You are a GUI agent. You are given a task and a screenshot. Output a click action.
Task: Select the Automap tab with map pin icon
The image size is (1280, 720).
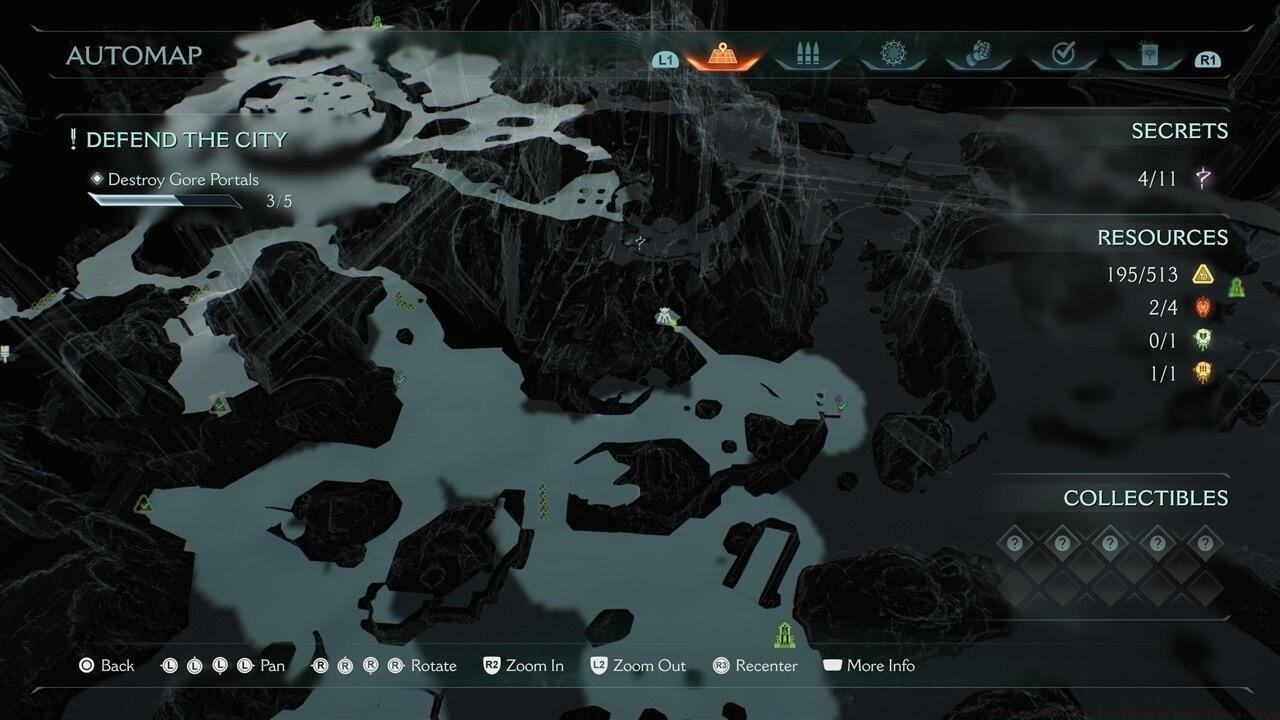[x=721, y=55]
